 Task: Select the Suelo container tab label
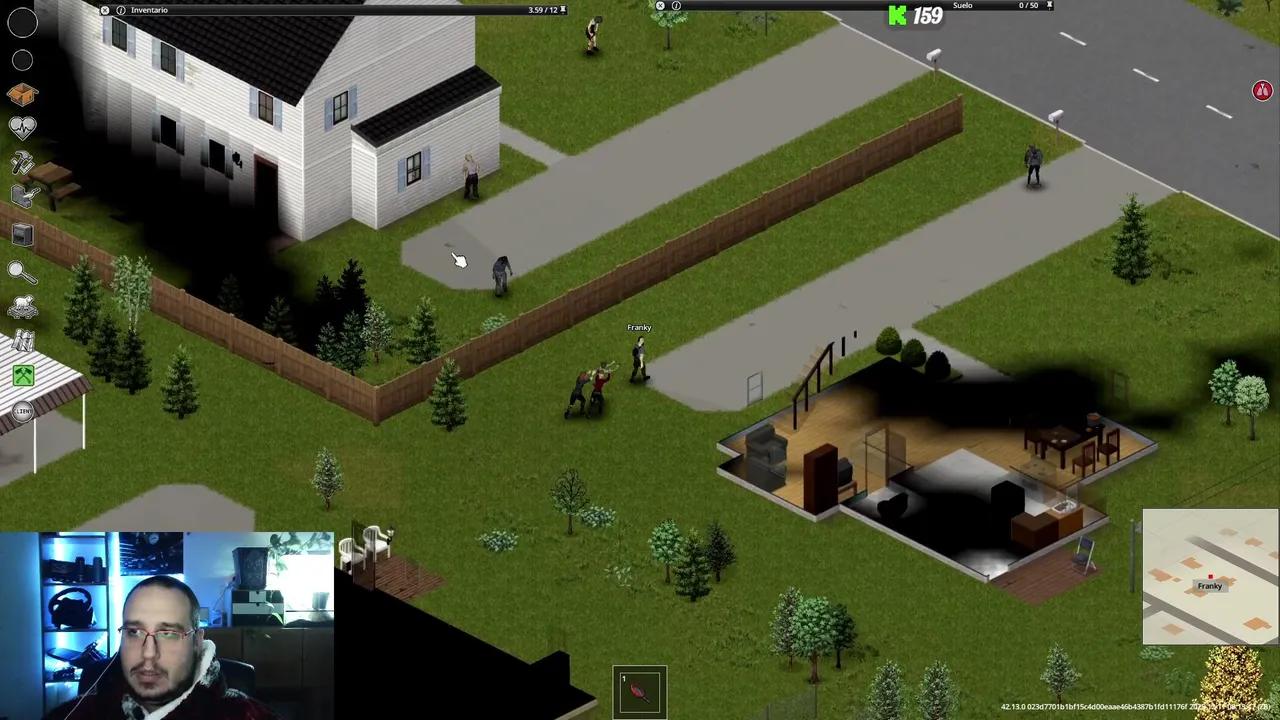pos(962,5)
